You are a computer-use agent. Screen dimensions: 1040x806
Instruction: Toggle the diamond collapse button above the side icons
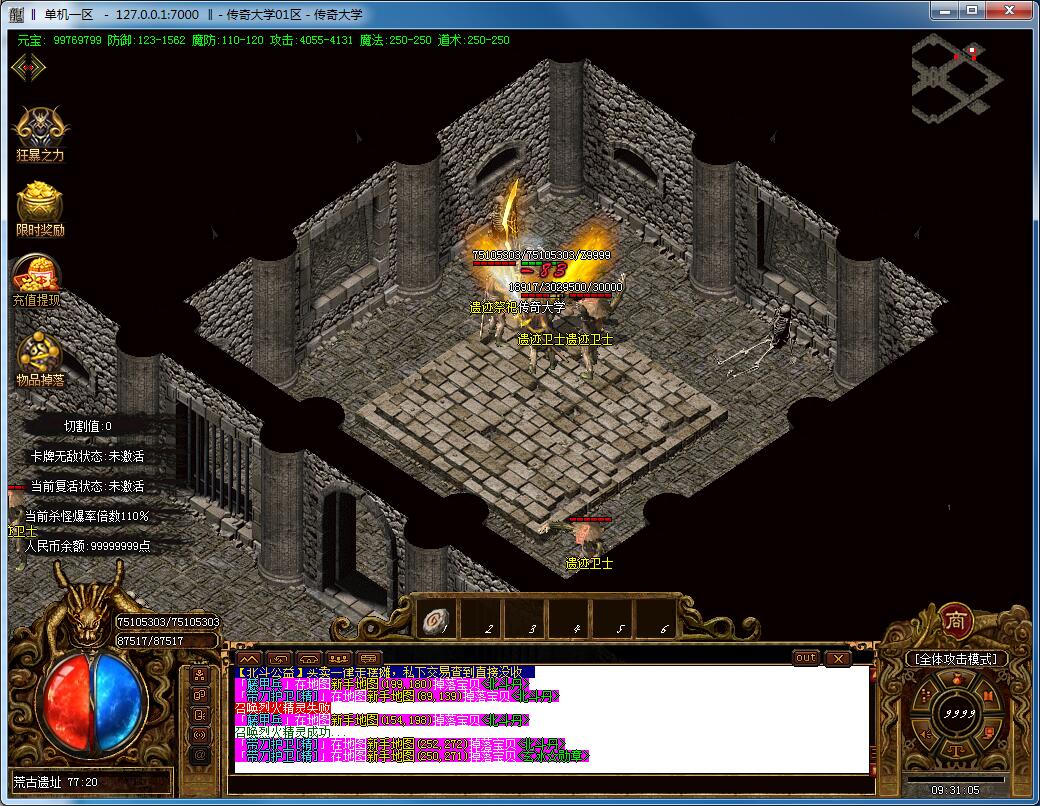(28, 67)
